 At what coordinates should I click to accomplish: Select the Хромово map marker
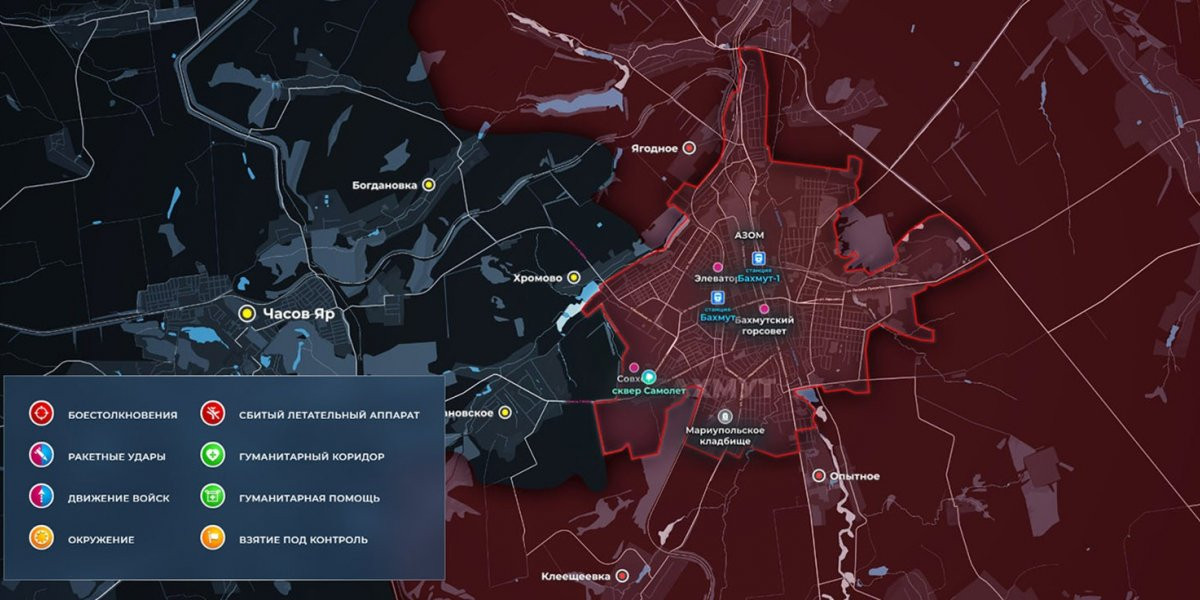coord(574,278)
